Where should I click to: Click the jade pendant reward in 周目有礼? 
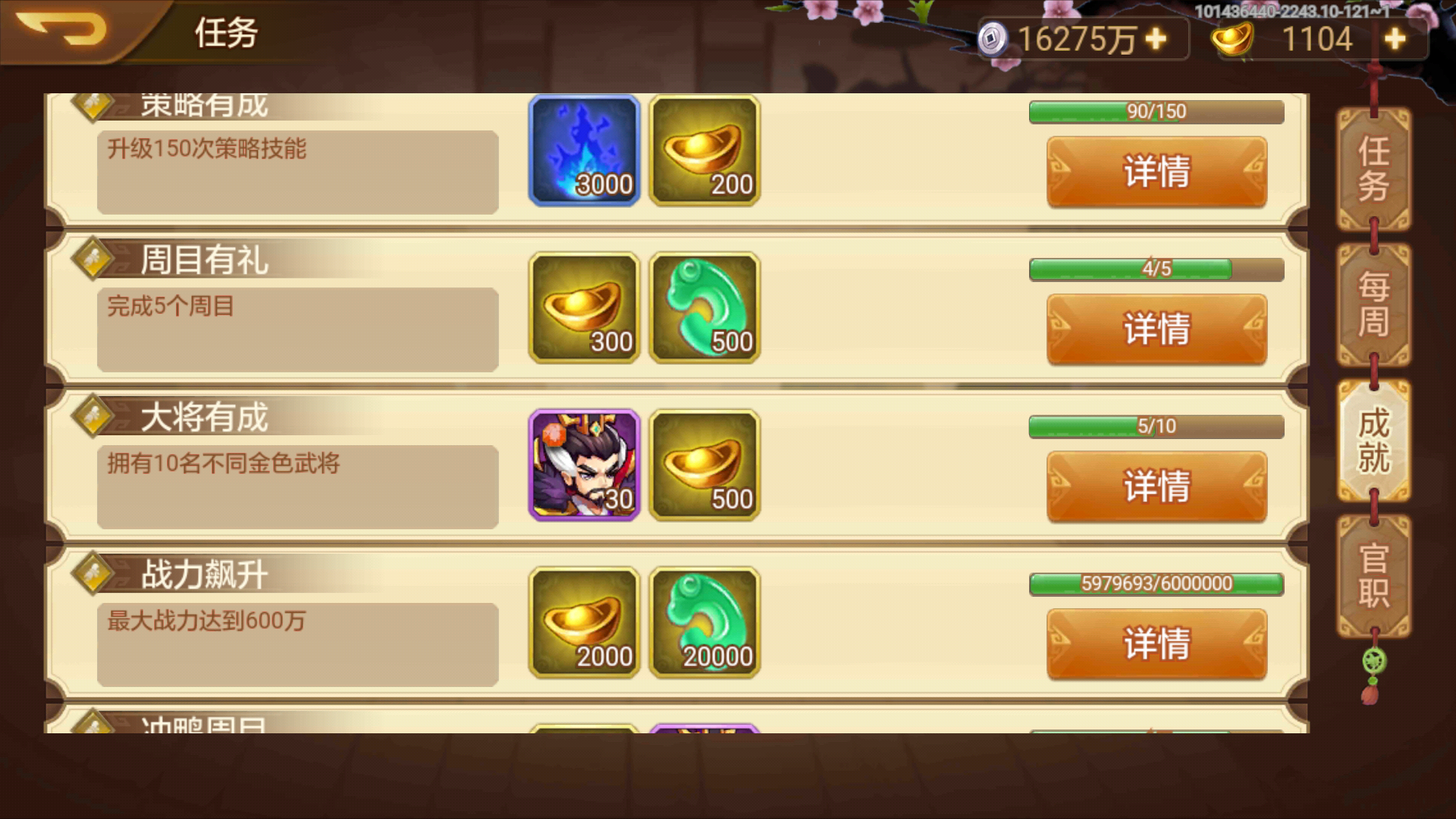click(704, 309)
